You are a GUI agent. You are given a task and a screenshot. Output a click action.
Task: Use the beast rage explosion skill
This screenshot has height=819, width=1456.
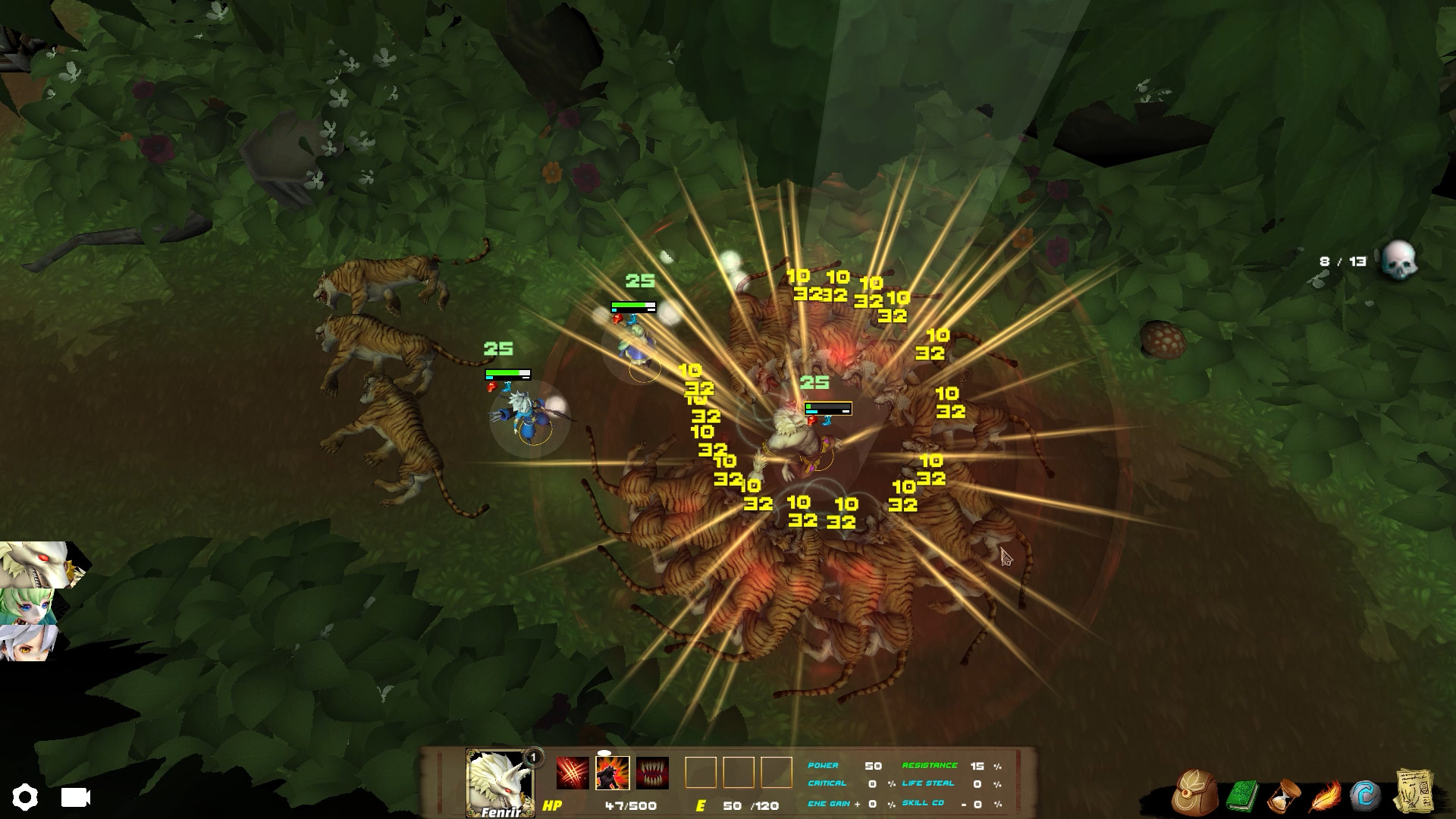click(612, 773)
